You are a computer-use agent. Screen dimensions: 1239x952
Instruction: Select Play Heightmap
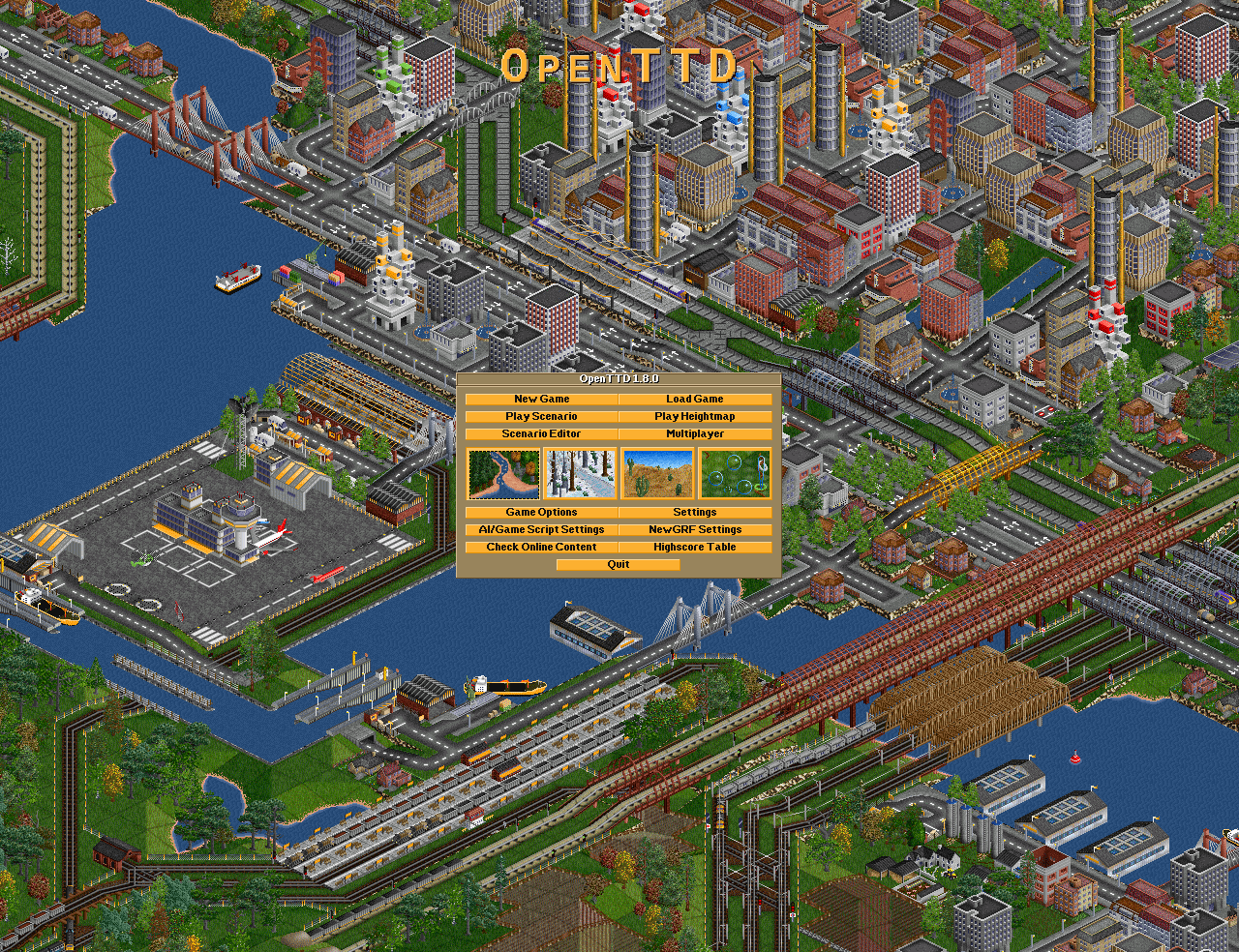695,416
